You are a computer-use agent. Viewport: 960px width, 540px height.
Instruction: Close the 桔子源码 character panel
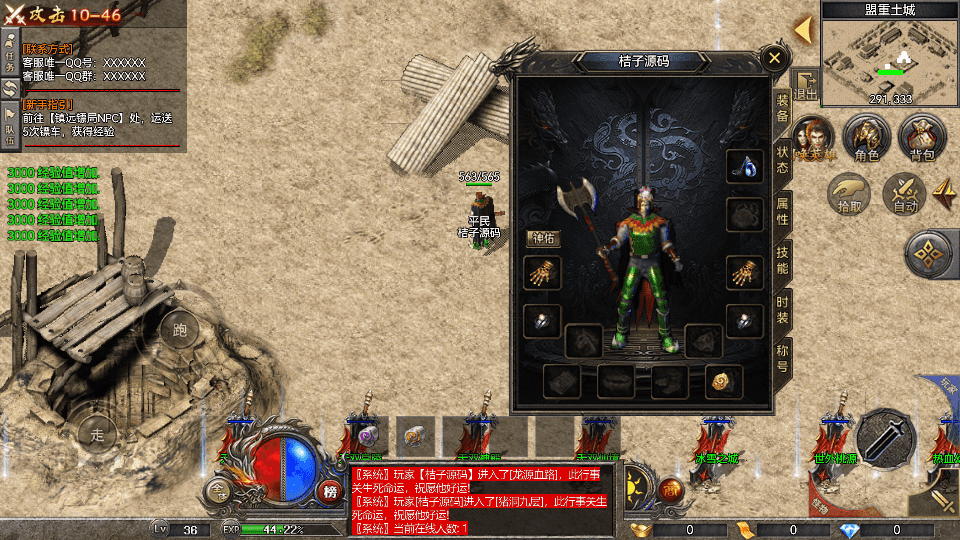click(774, 59)
